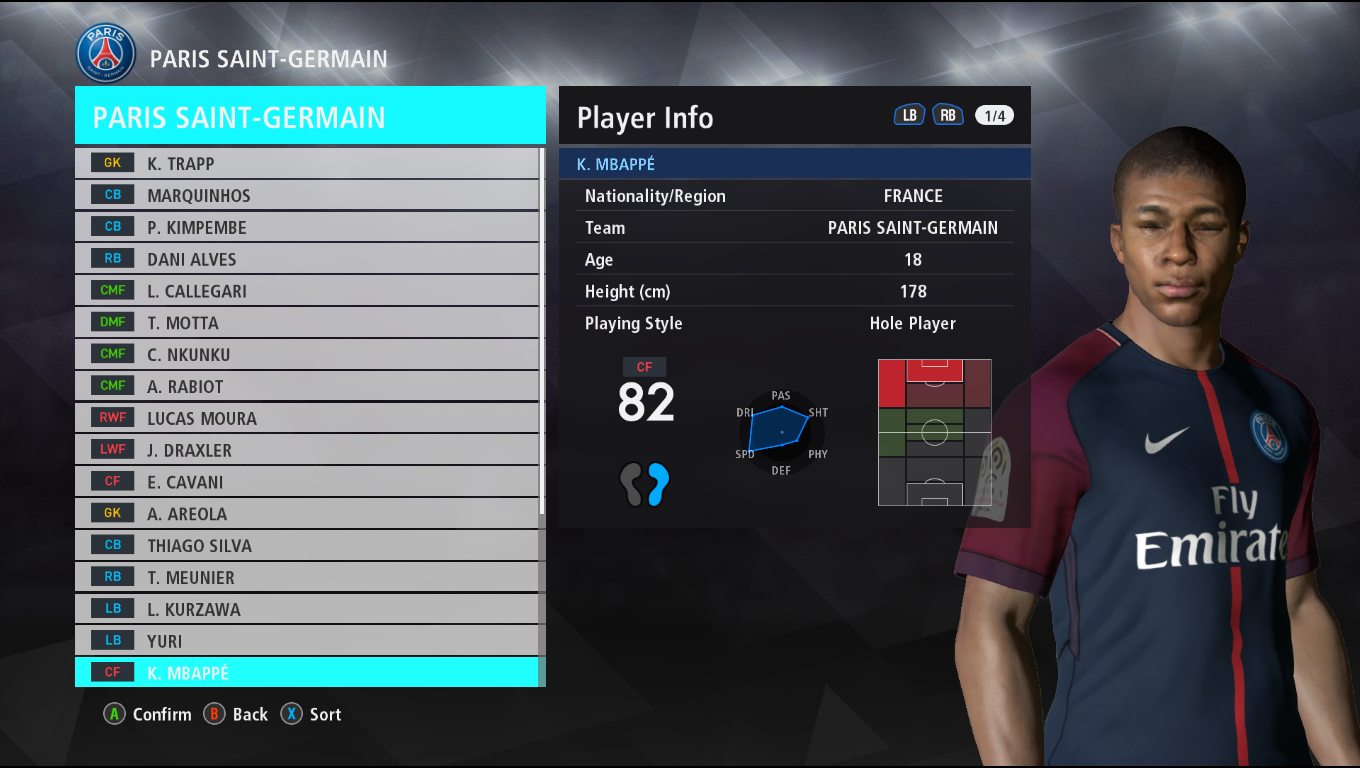Click the DMF badge beside T. MOTTA
Screen dimensions: 1360x768
112,322
